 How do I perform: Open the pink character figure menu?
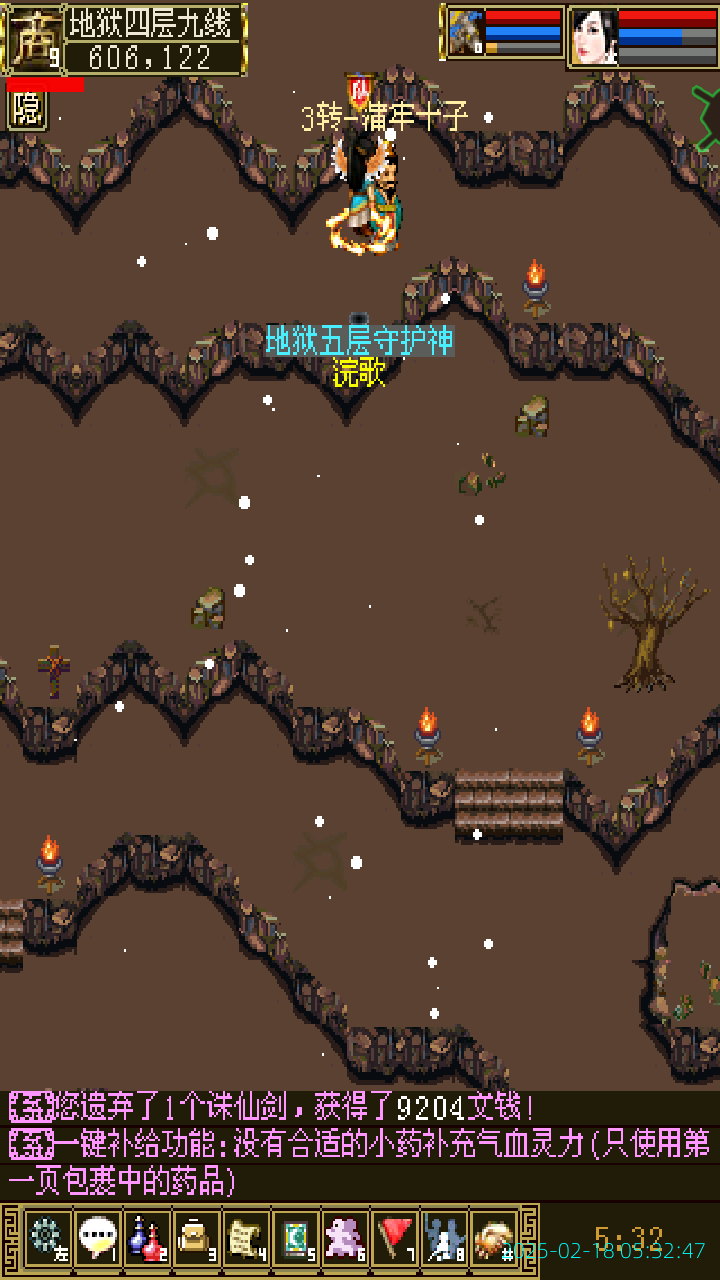[x=346, y=1238]
